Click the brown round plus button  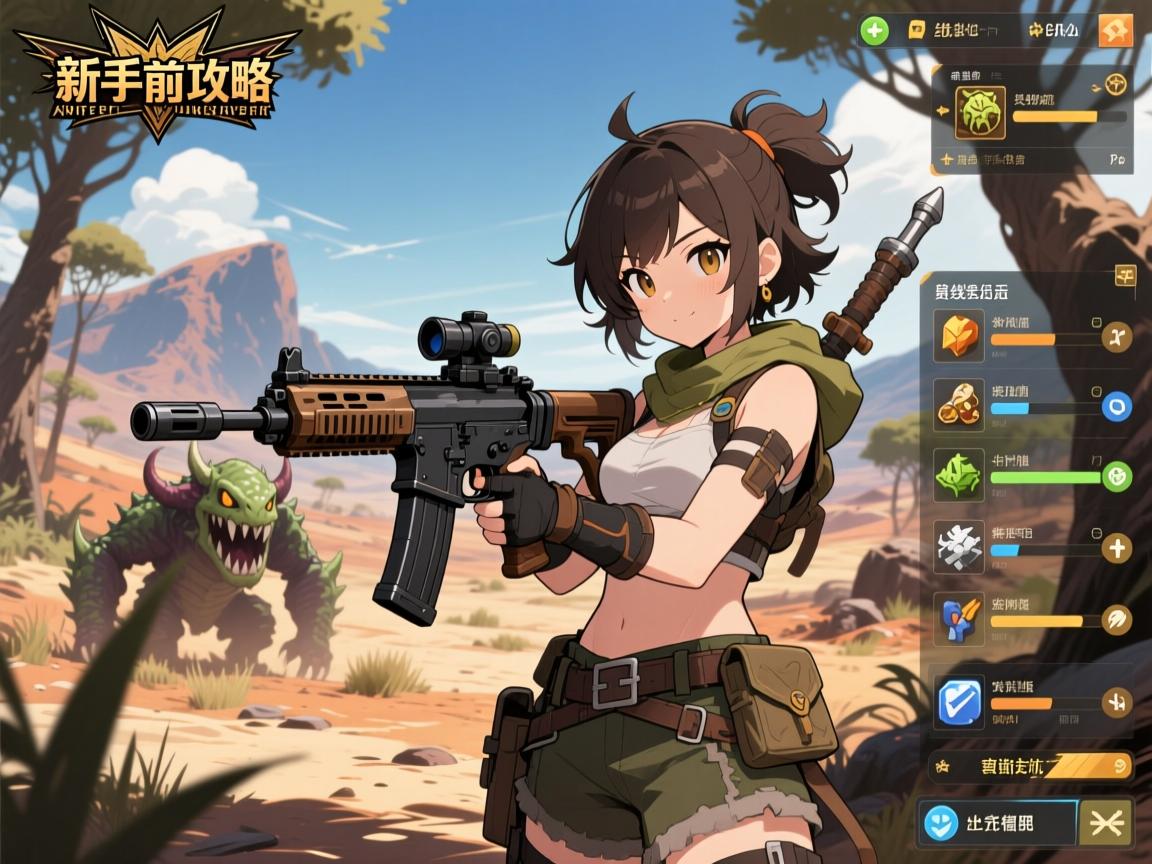coord(1116,547)
